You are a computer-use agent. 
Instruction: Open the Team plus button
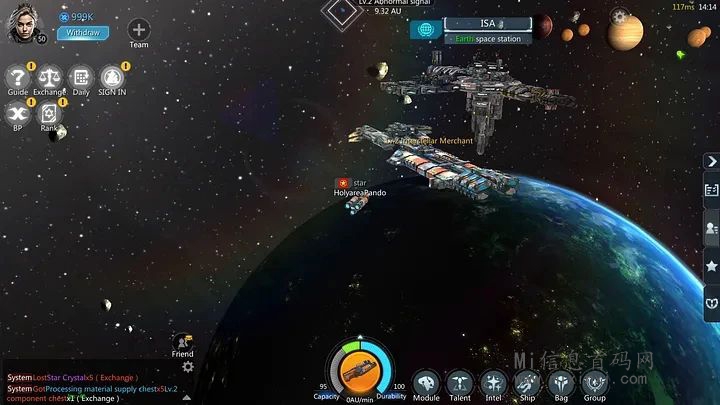[x=139, y=29]
